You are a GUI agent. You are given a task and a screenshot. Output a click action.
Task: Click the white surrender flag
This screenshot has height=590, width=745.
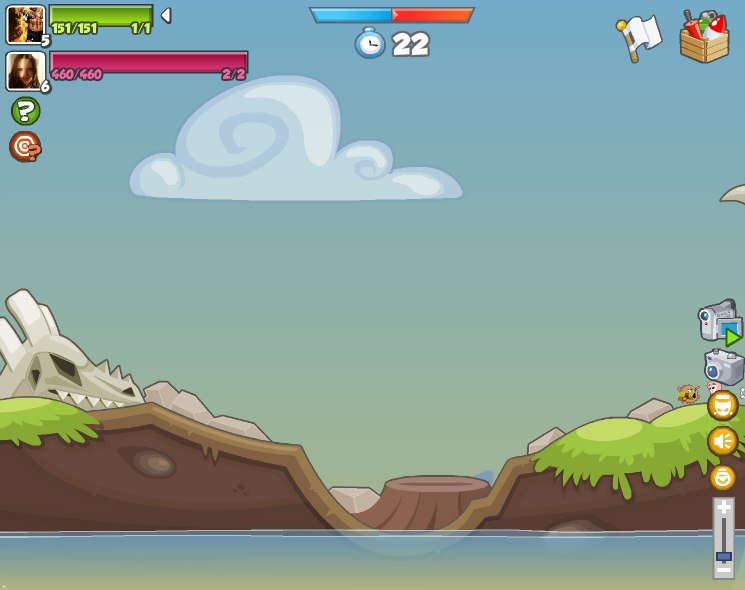(639, 38)
